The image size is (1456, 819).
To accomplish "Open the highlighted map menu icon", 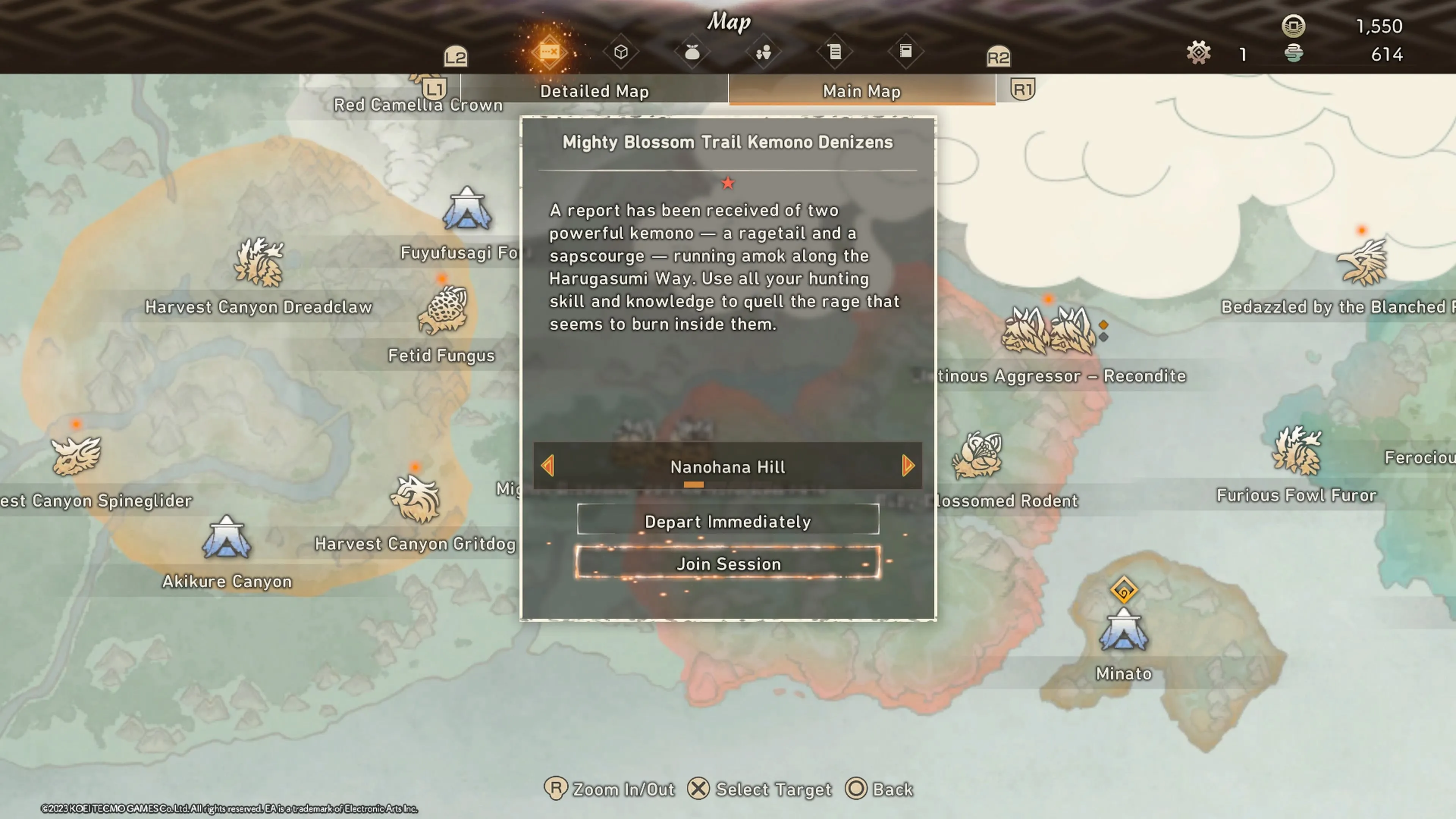I will point(549,53).
